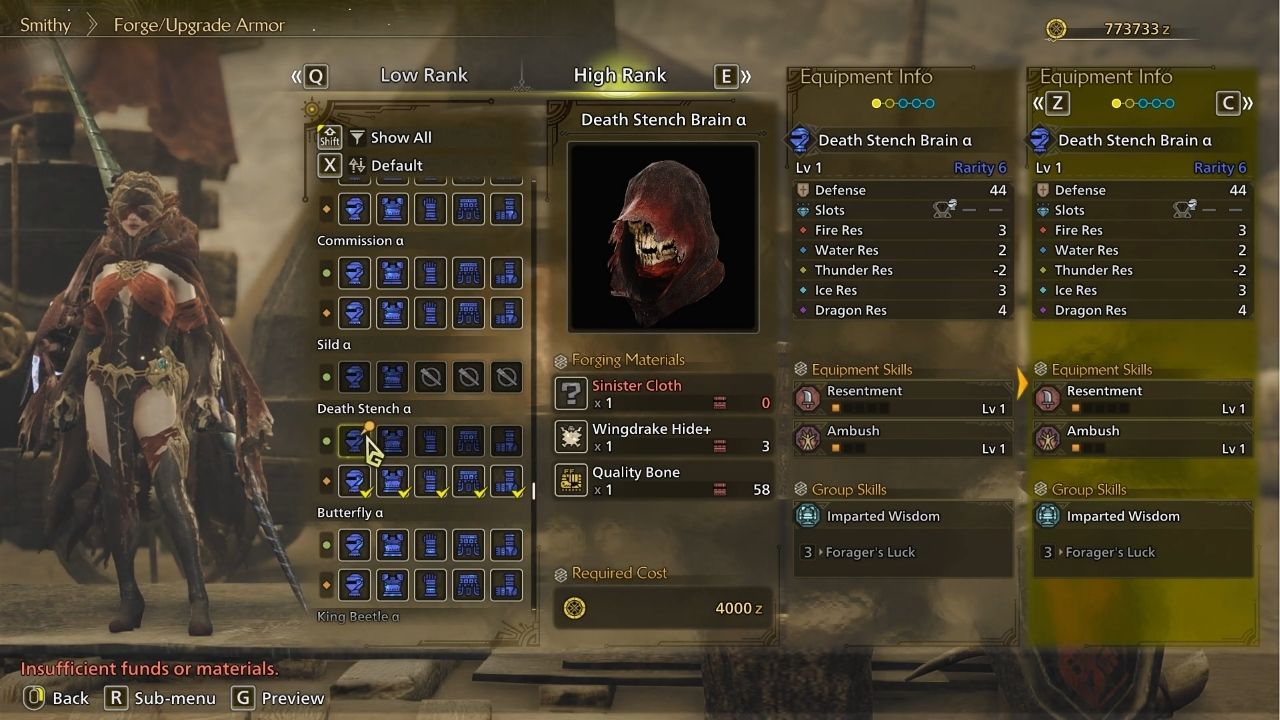The height and width of the screenshot is (720, 1280).
Task: Click the Wingdrake Hide+ material icon
Action: click(571, 436)
